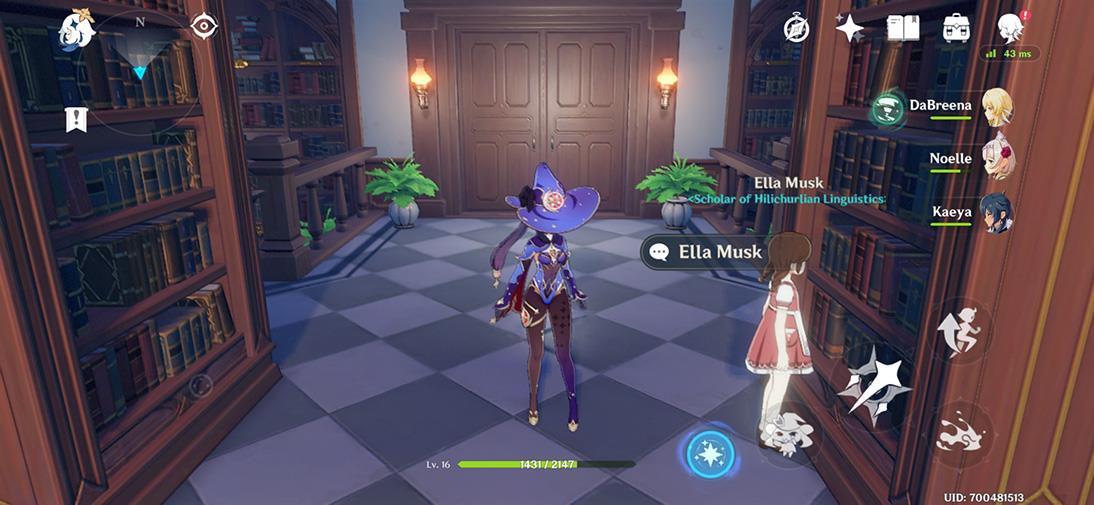Open the Adventurer Handbook book icon

coord(902,28)
